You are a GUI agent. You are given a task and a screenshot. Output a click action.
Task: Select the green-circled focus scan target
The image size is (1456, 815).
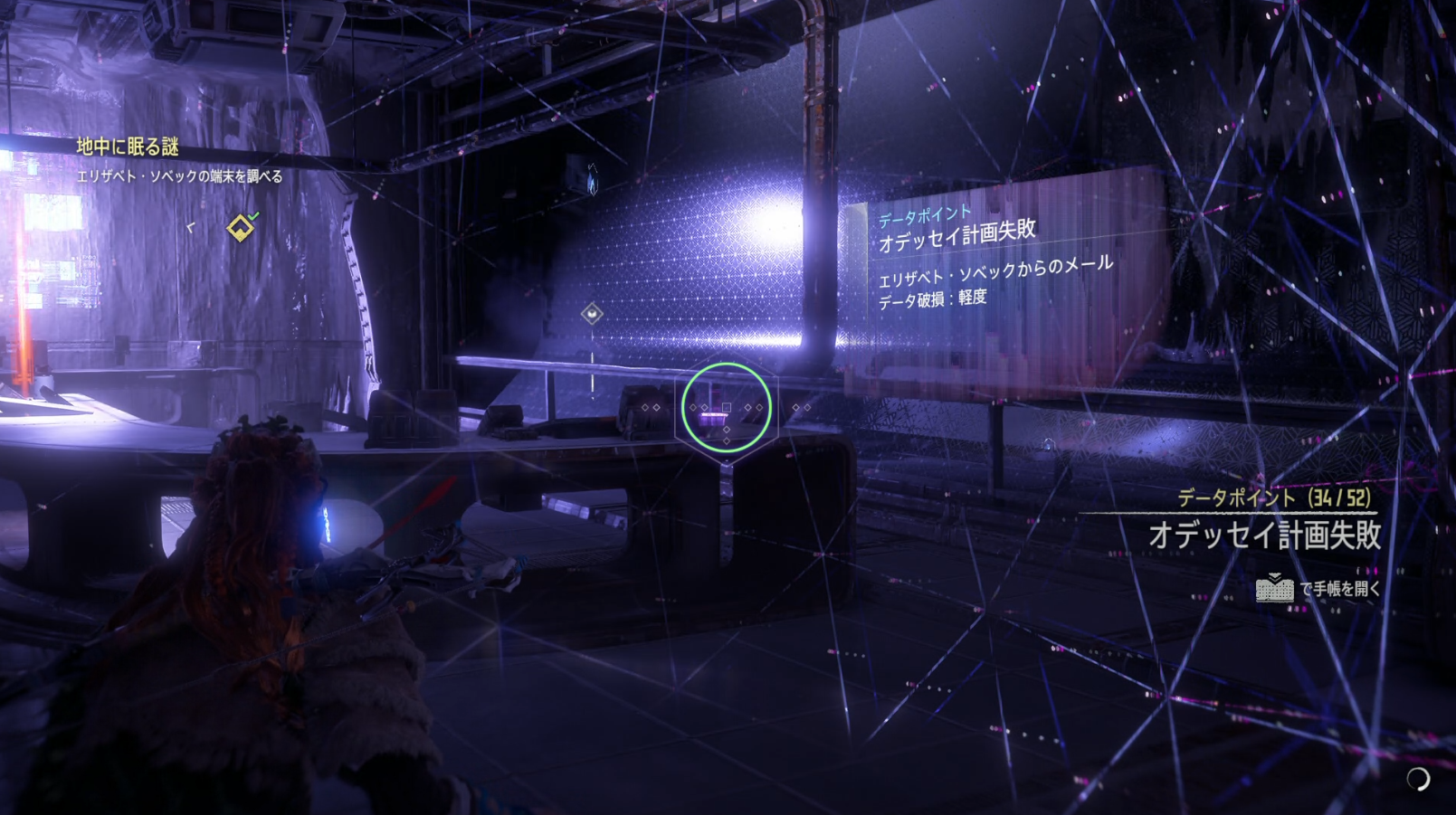(726, 408)
